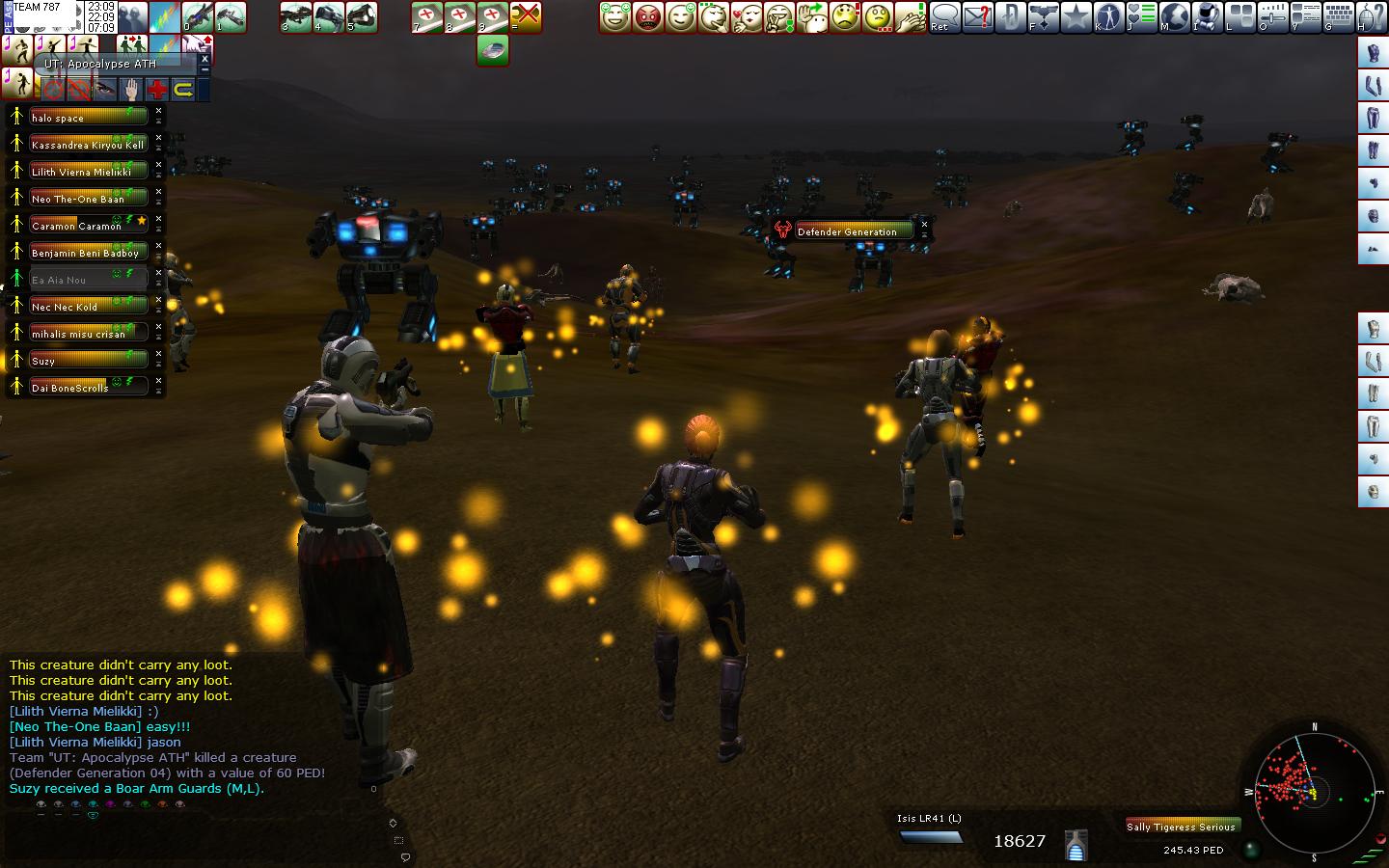
Task: Click the crossed-out wrench icon
Action: [x=526, y=17]
